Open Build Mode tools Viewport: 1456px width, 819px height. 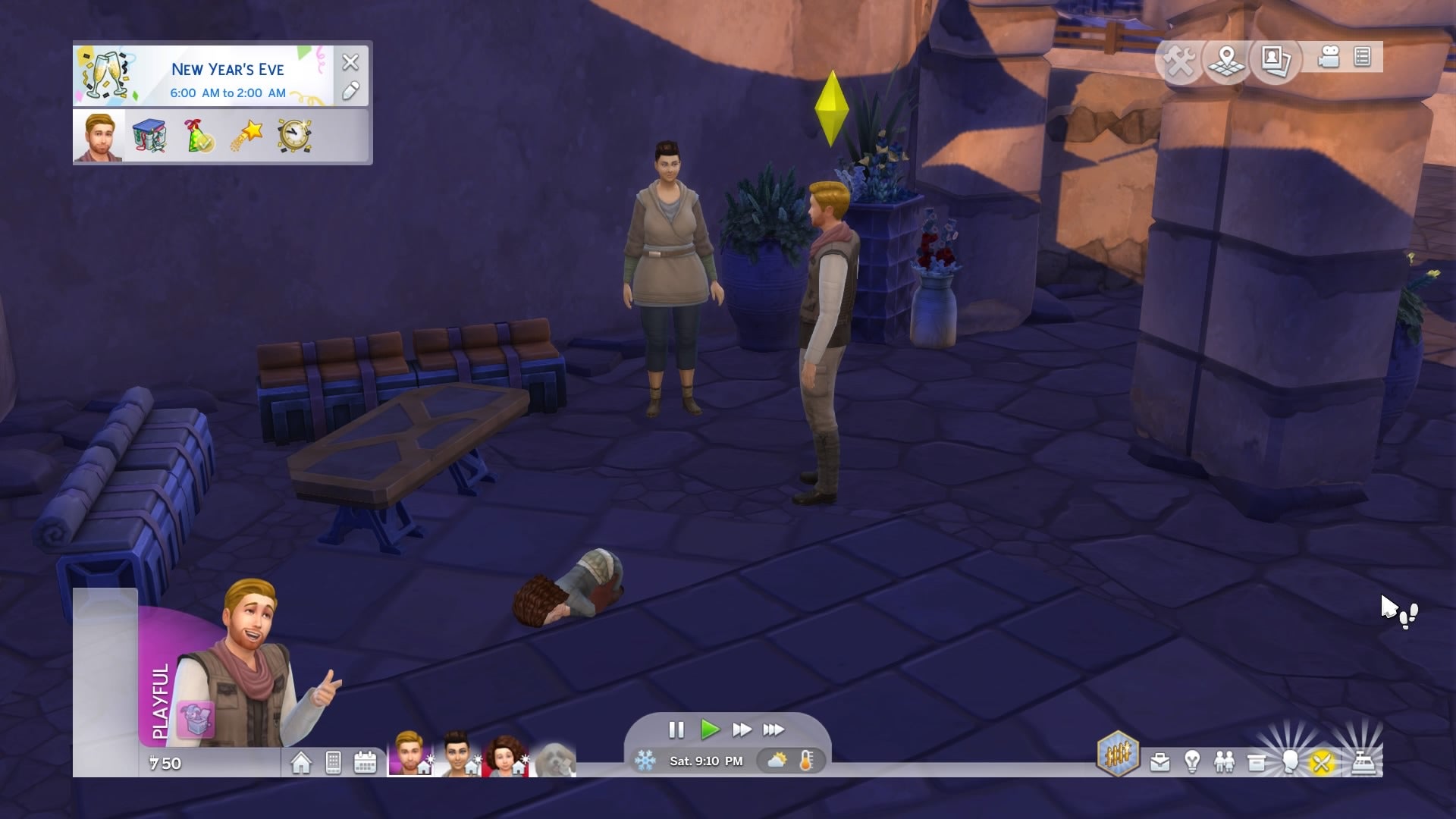click(1180, 60)
